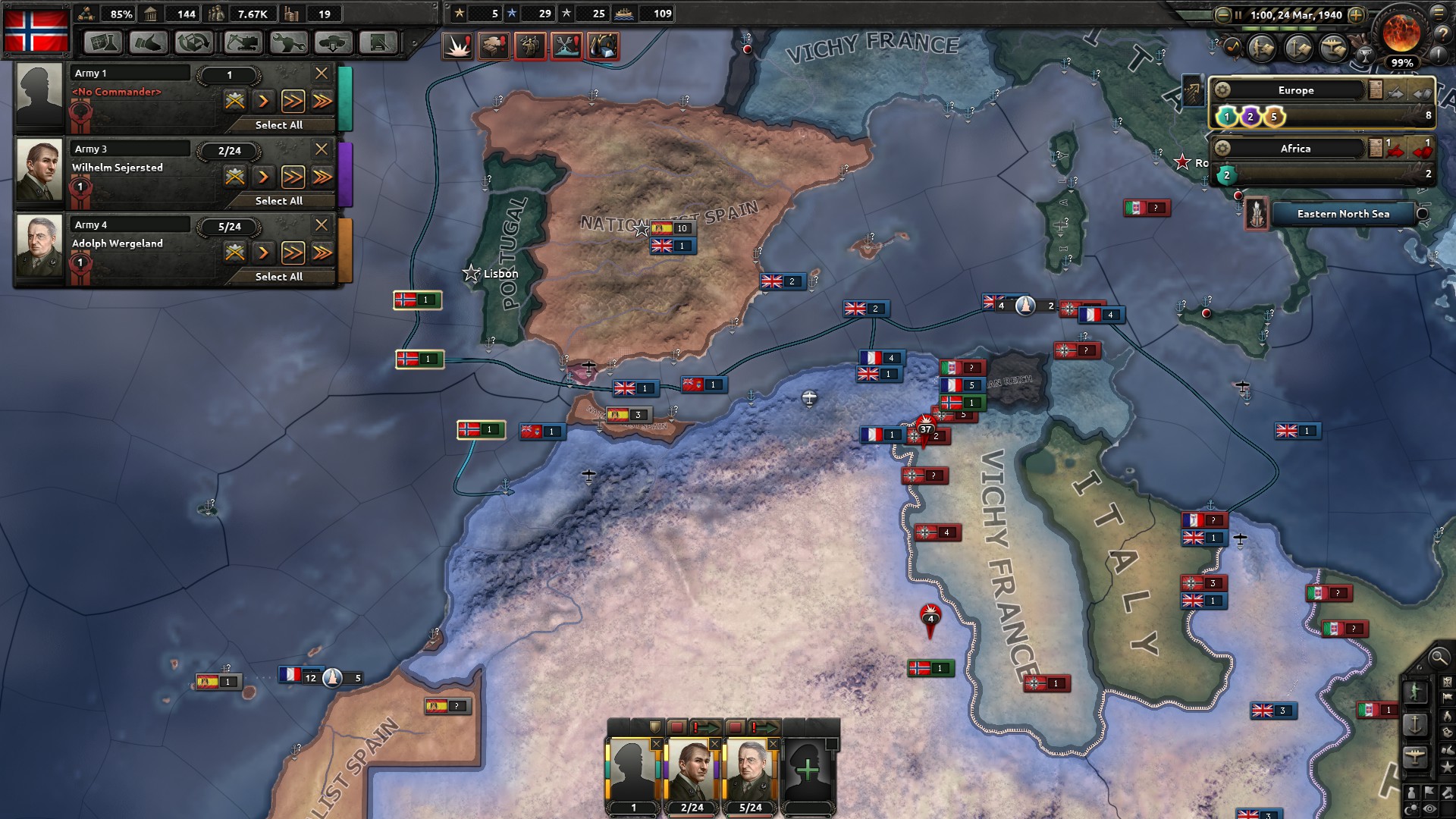Increase game speed with the plus button

pos(1355,14)
